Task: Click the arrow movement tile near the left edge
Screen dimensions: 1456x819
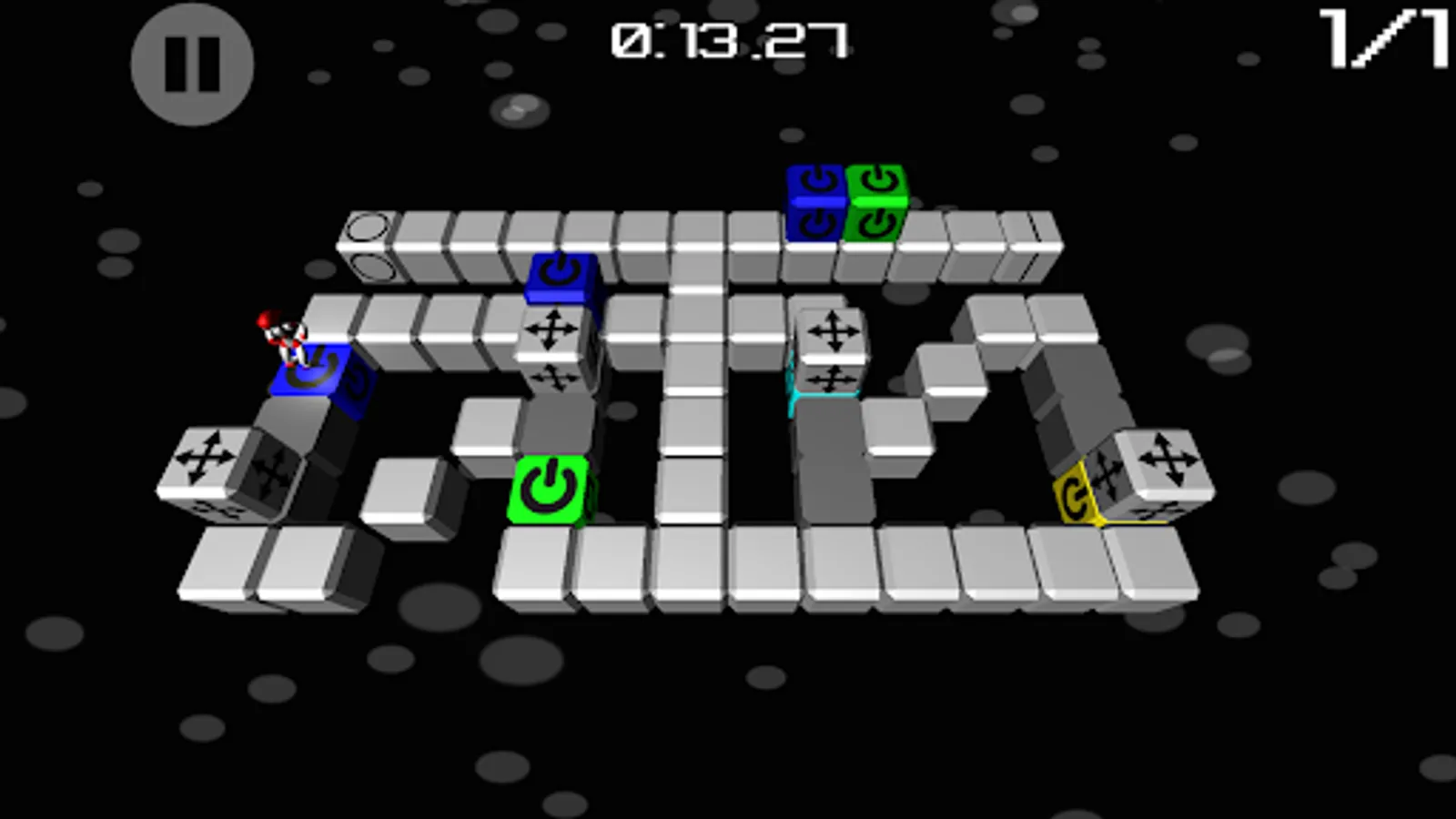Action: 205,460
